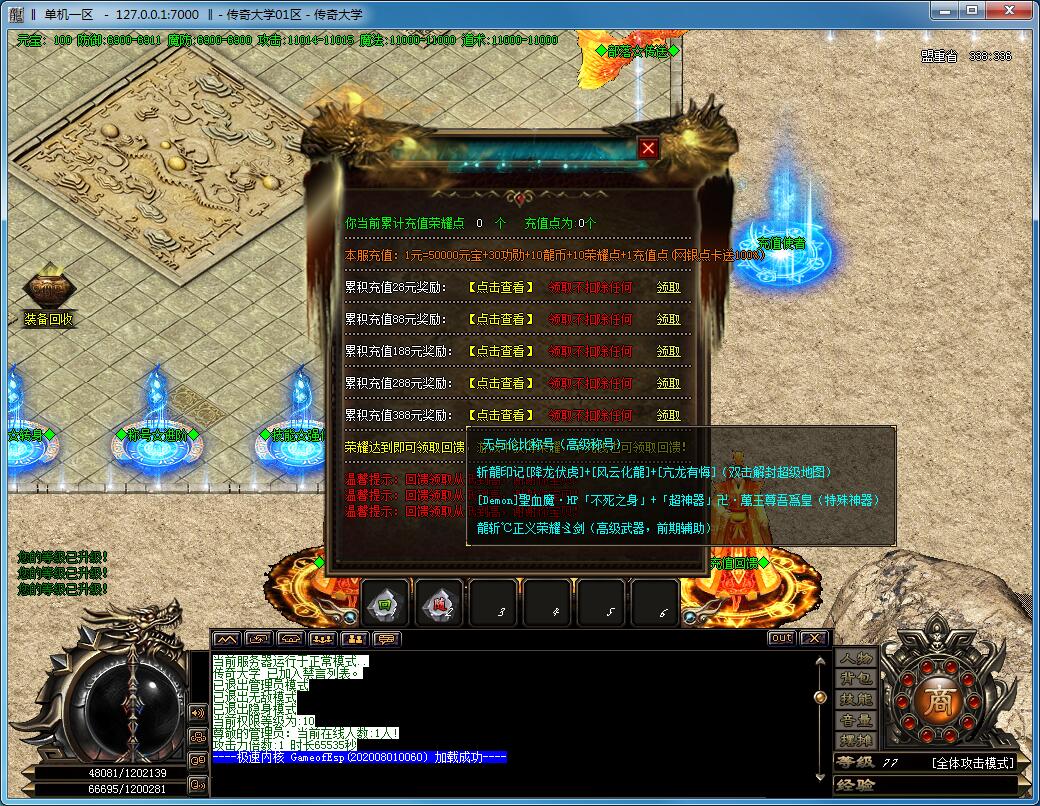Viewport: 1040px width, 806px height.
Task: Close the chat window with its X button
Action: 814,638
